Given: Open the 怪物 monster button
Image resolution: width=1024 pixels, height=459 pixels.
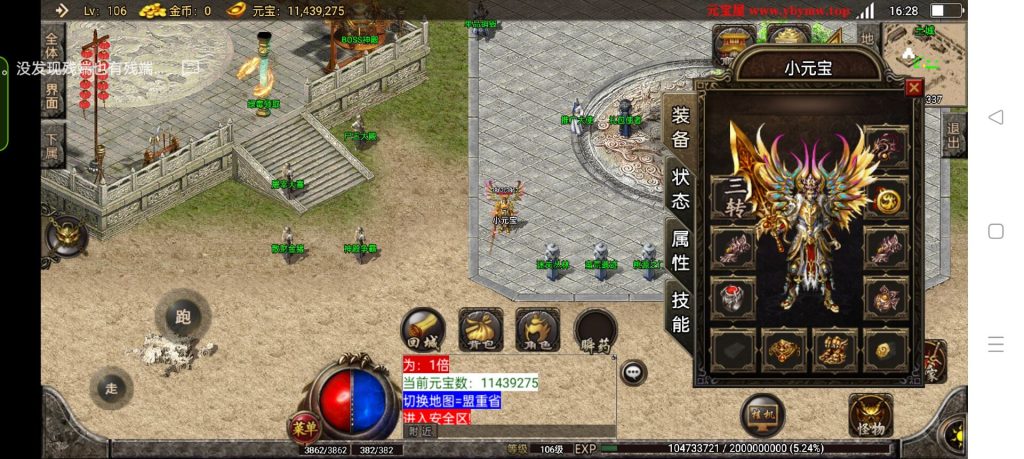Looking at the screenshot, I should pyautogui.click(x=870, y=415).
